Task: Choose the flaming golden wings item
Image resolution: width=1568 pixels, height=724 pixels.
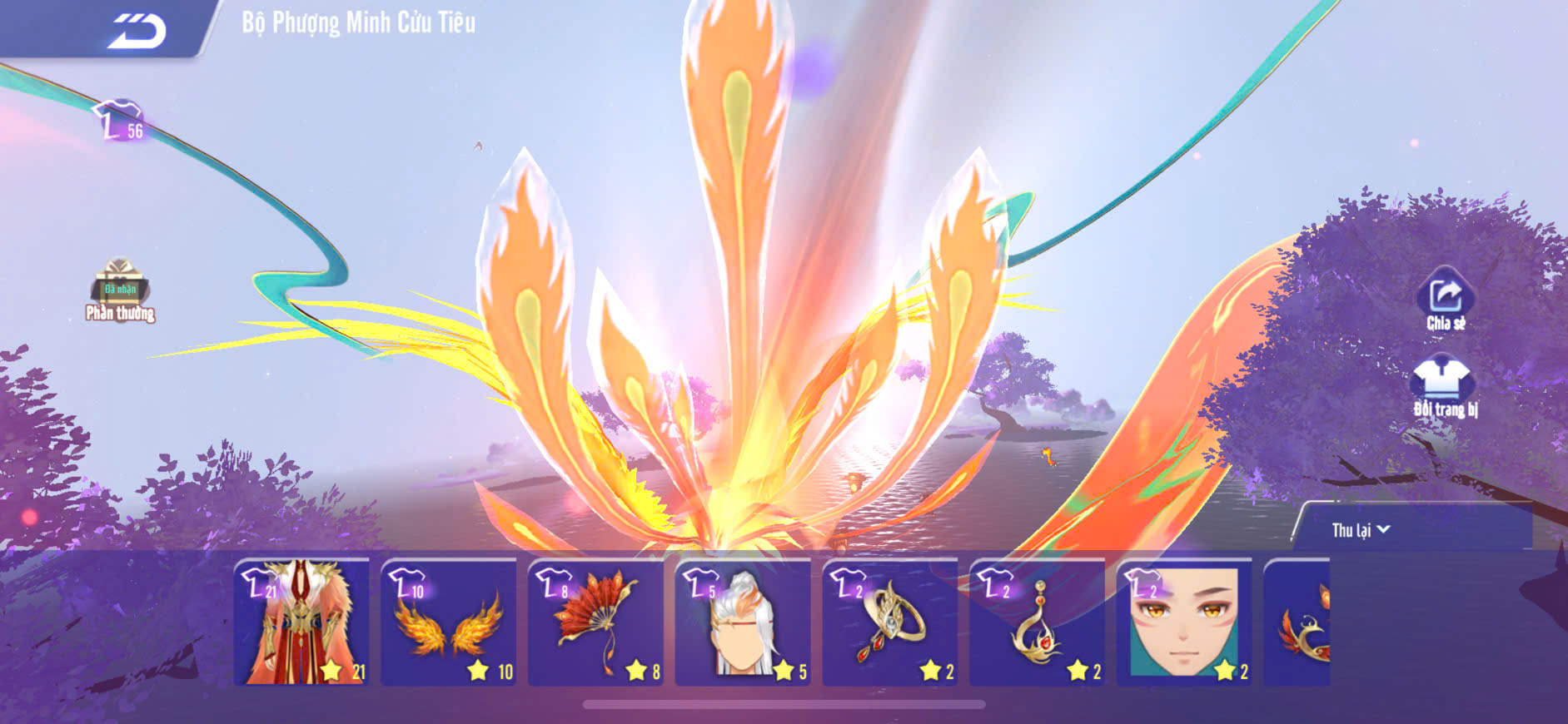Action: pos(449,622)
